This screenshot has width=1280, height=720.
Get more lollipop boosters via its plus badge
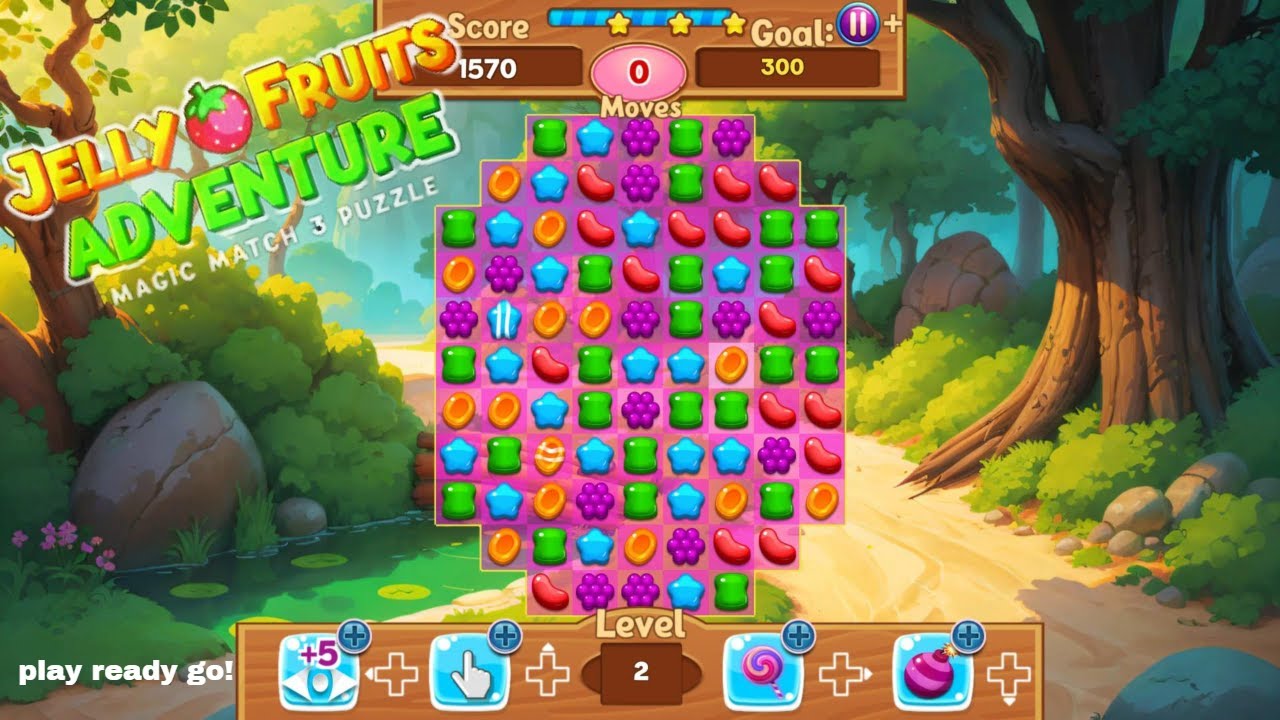click(x=798, y=635)
